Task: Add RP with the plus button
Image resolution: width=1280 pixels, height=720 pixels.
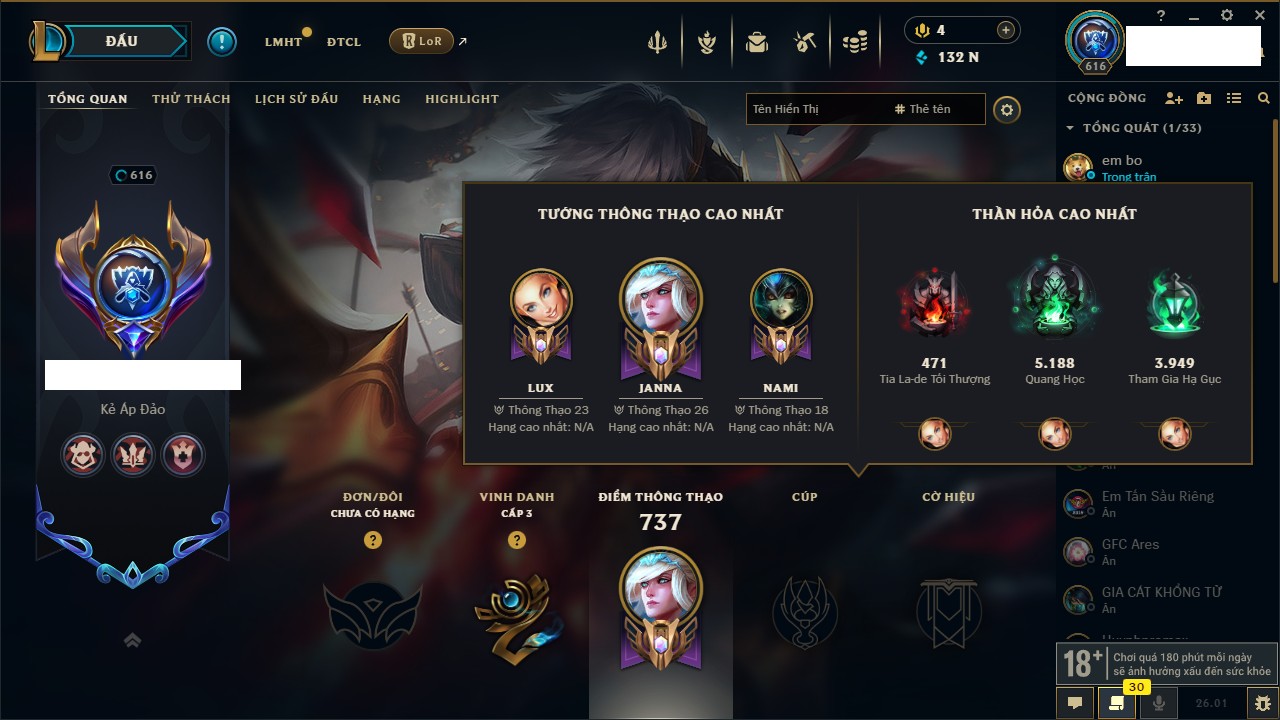Action: click(x=1005, y=31)
